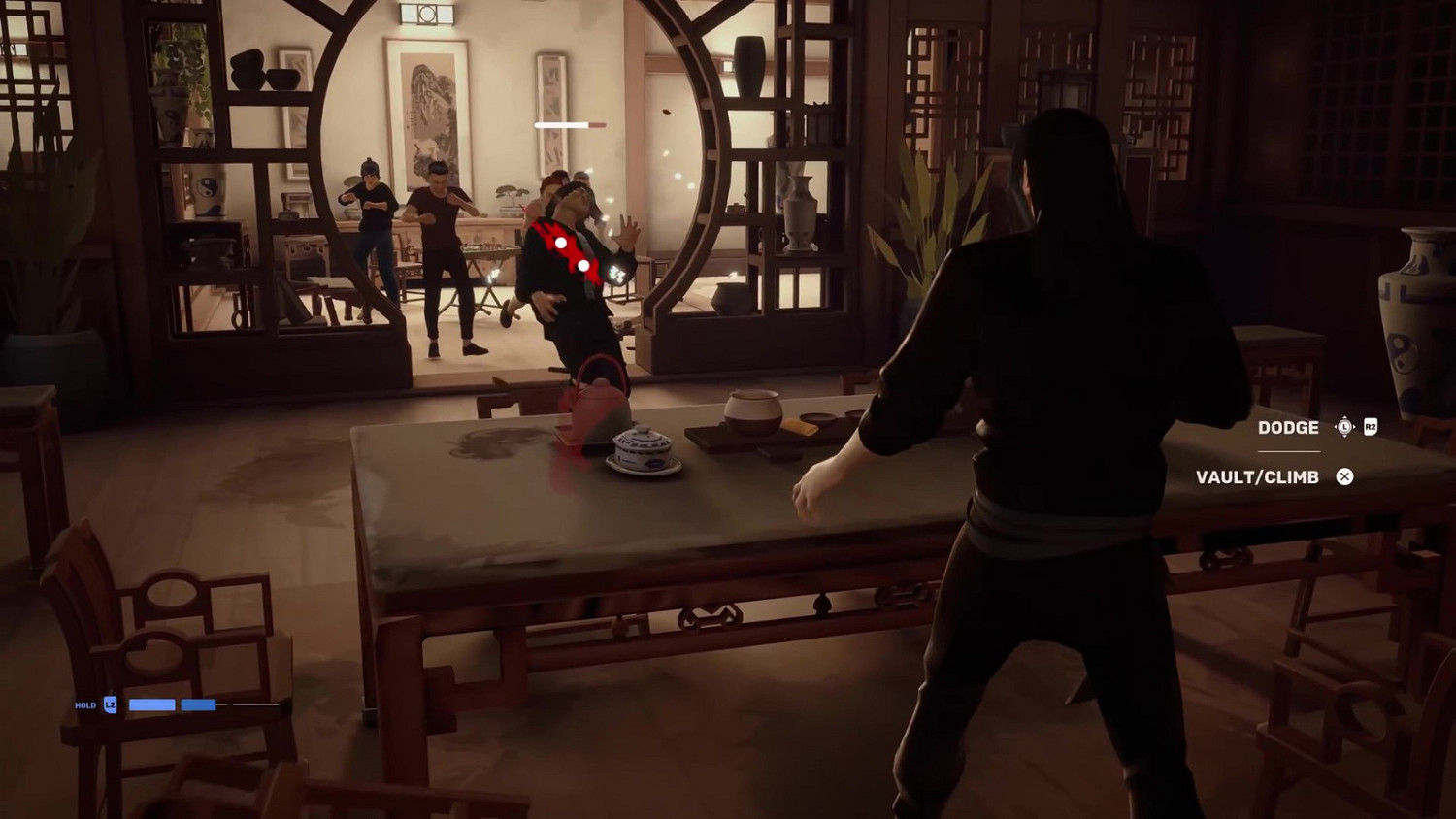Viewport: 1456px width, 819px height.
Task: Click the L2 button icon beside HOLD
Action: [110, 704]
